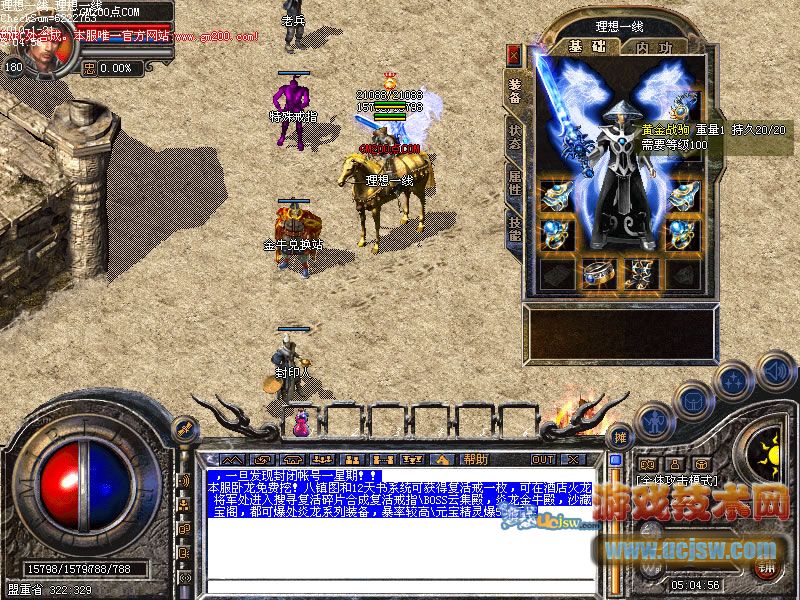Open the 摊 stall button
This screenshot has height=600, width=800.
[620, 437]
